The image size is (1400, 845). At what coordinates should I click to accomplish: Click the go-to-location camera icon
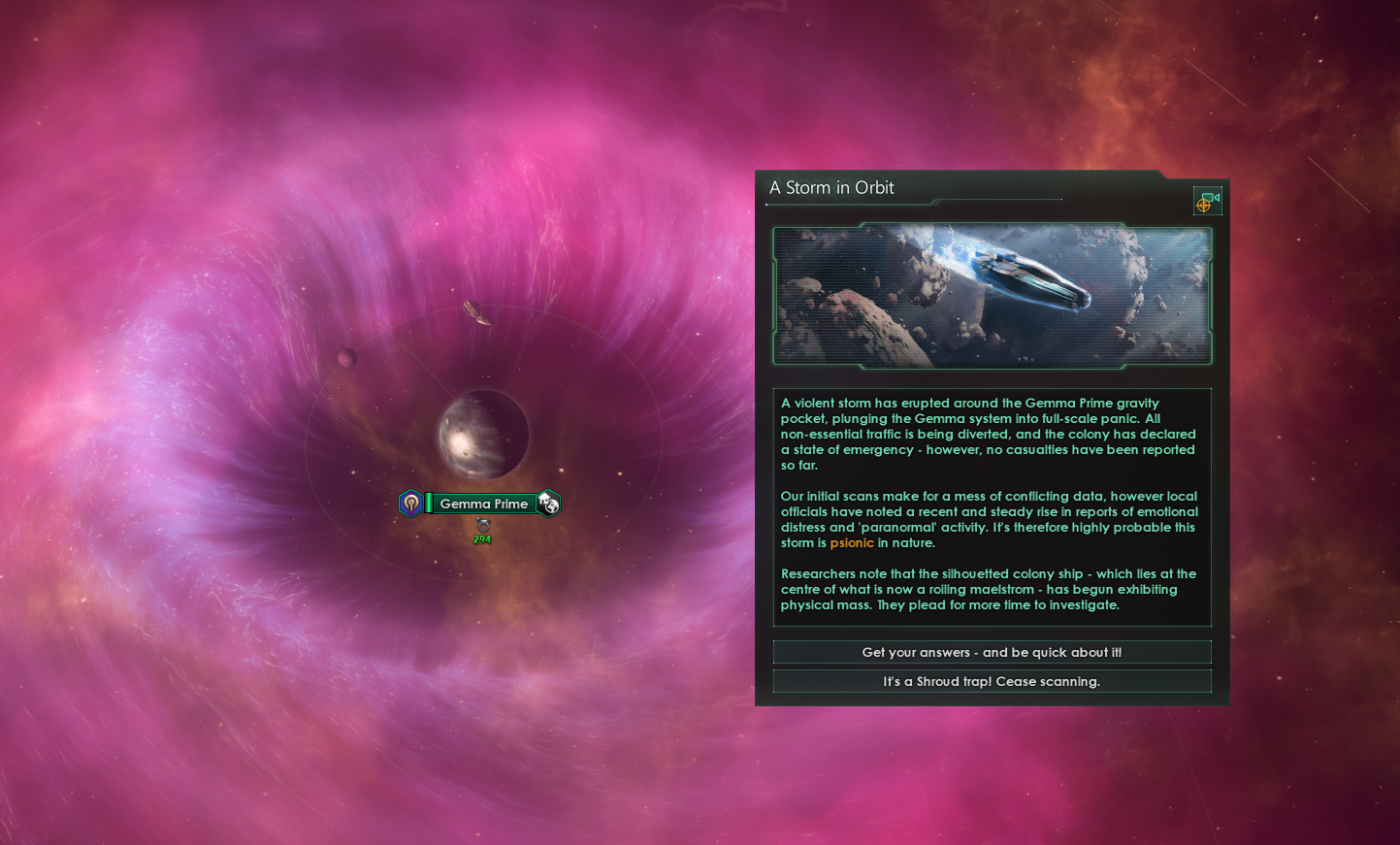(1207, 201)
